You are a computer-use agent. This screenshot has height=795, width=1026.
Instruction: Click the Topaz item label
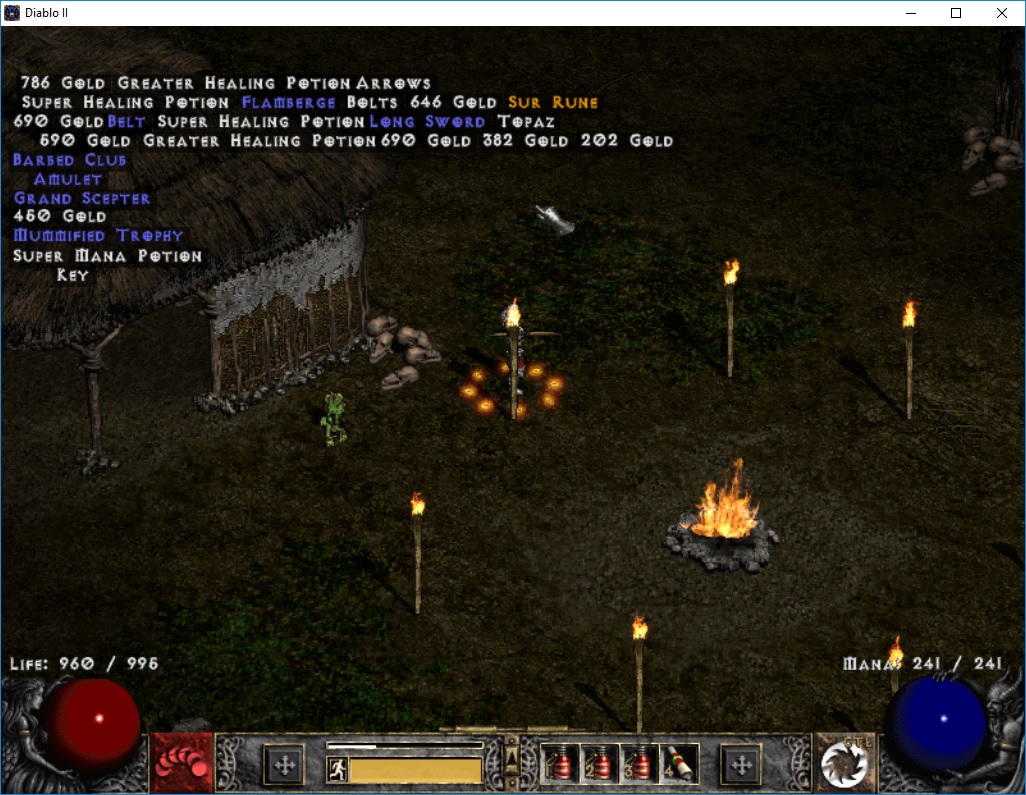[526, 121]
